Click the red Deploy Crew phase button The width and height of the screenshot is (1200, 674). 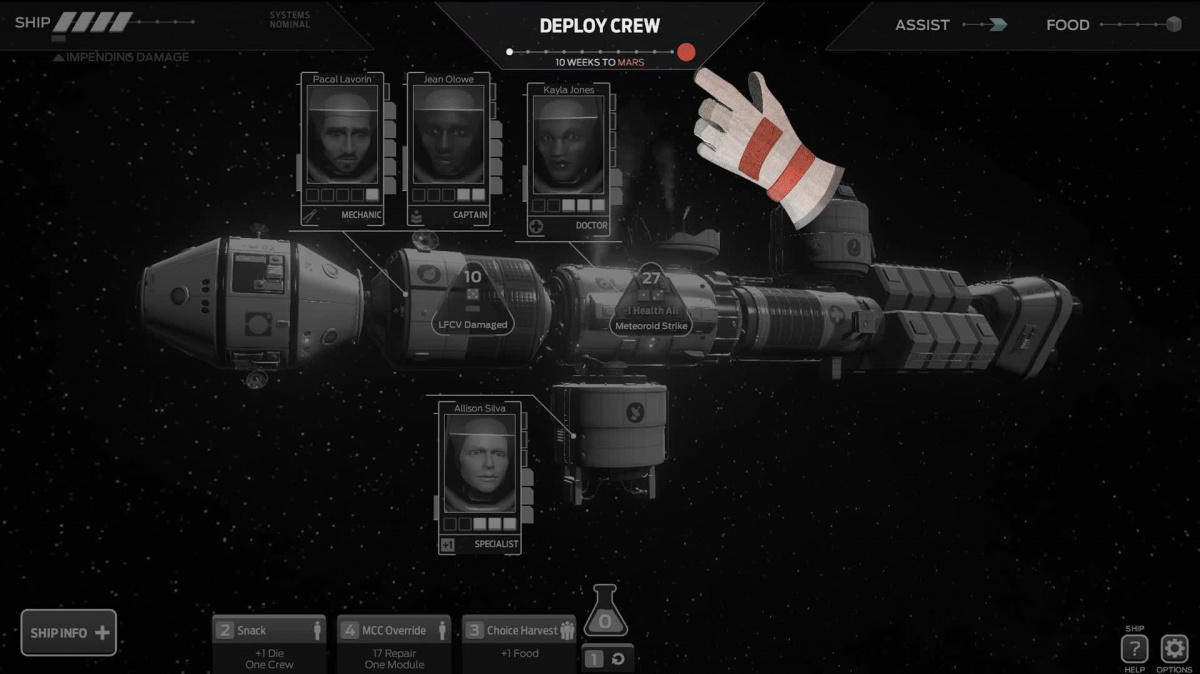686,52
